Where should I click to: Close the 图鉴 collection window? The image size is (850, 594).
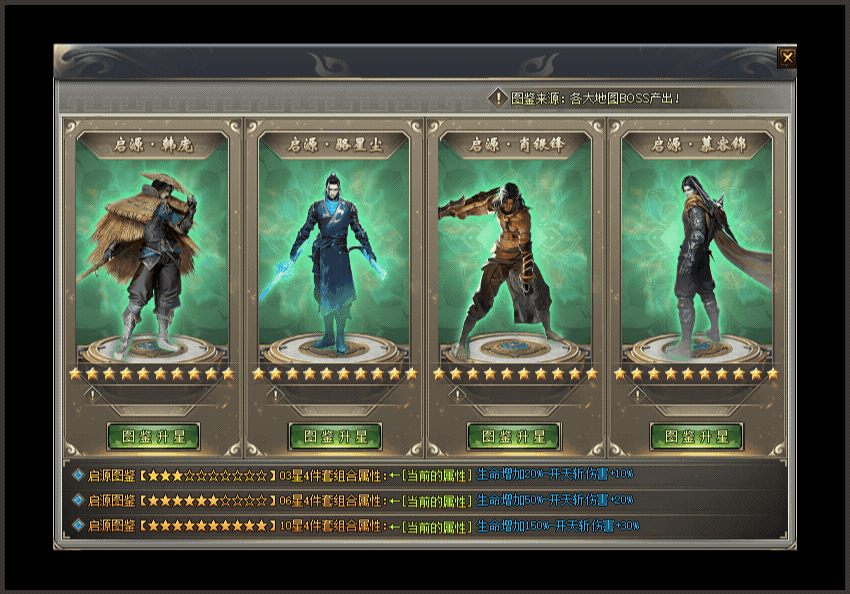[x=787, y=58]
